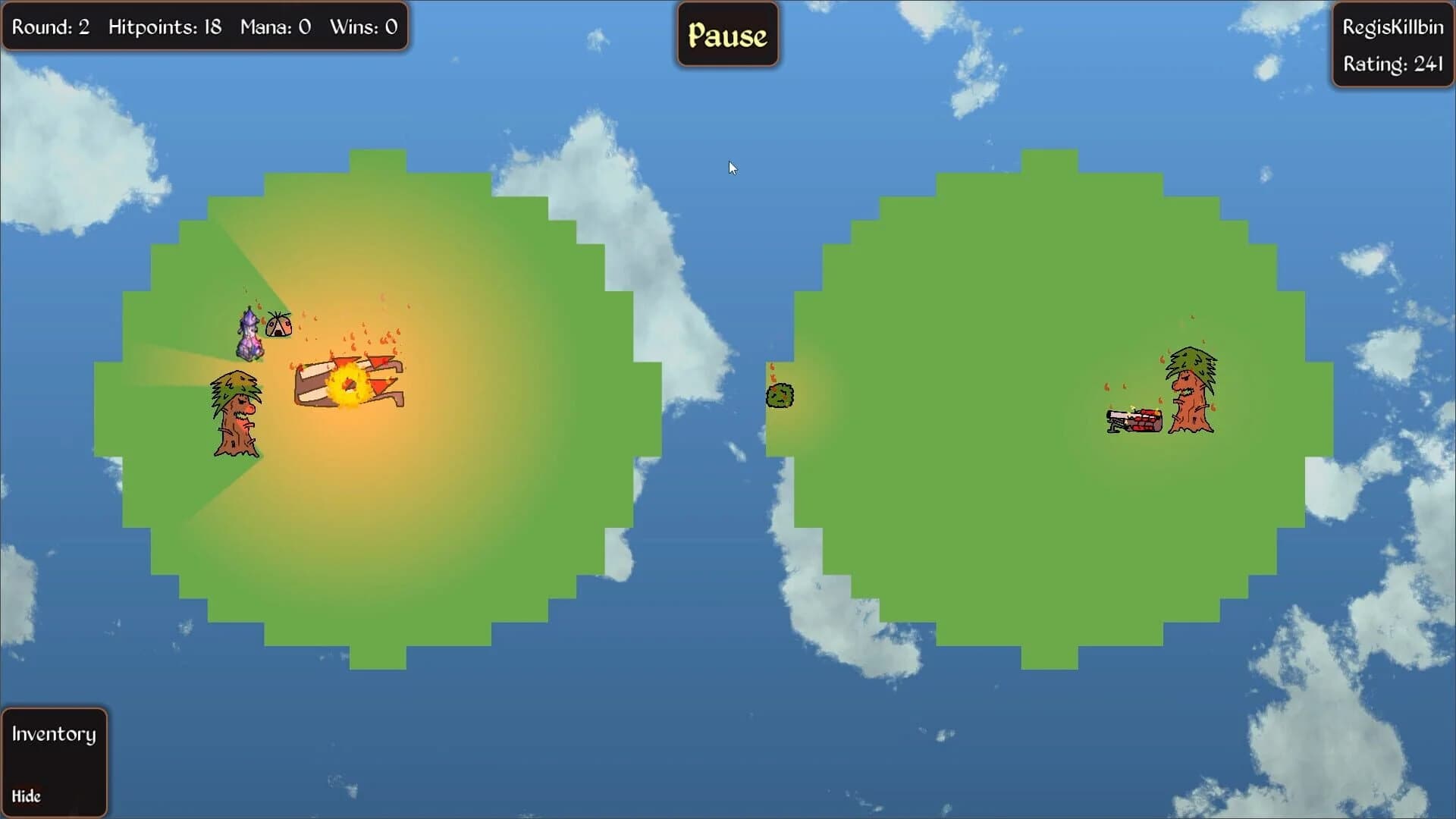This screenshot has width=1456, height=819.
Task: Click the Rating 241 display
Action: point(1395,65)
